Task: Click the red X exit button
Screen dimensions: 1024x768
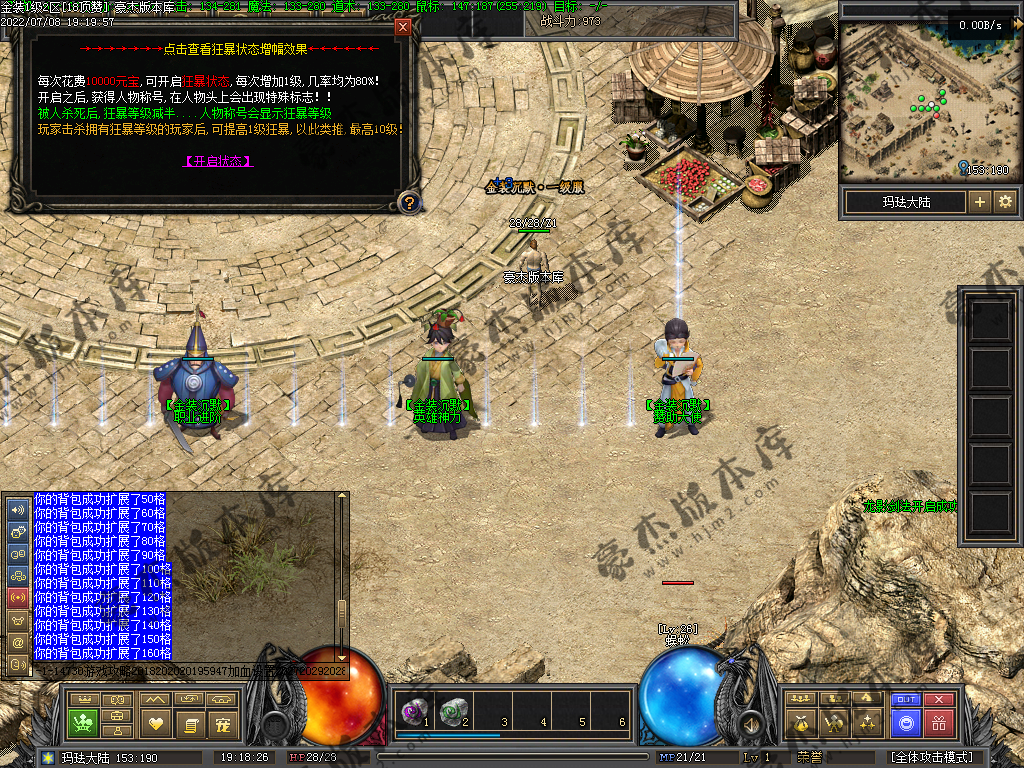Action: [938, 699]
